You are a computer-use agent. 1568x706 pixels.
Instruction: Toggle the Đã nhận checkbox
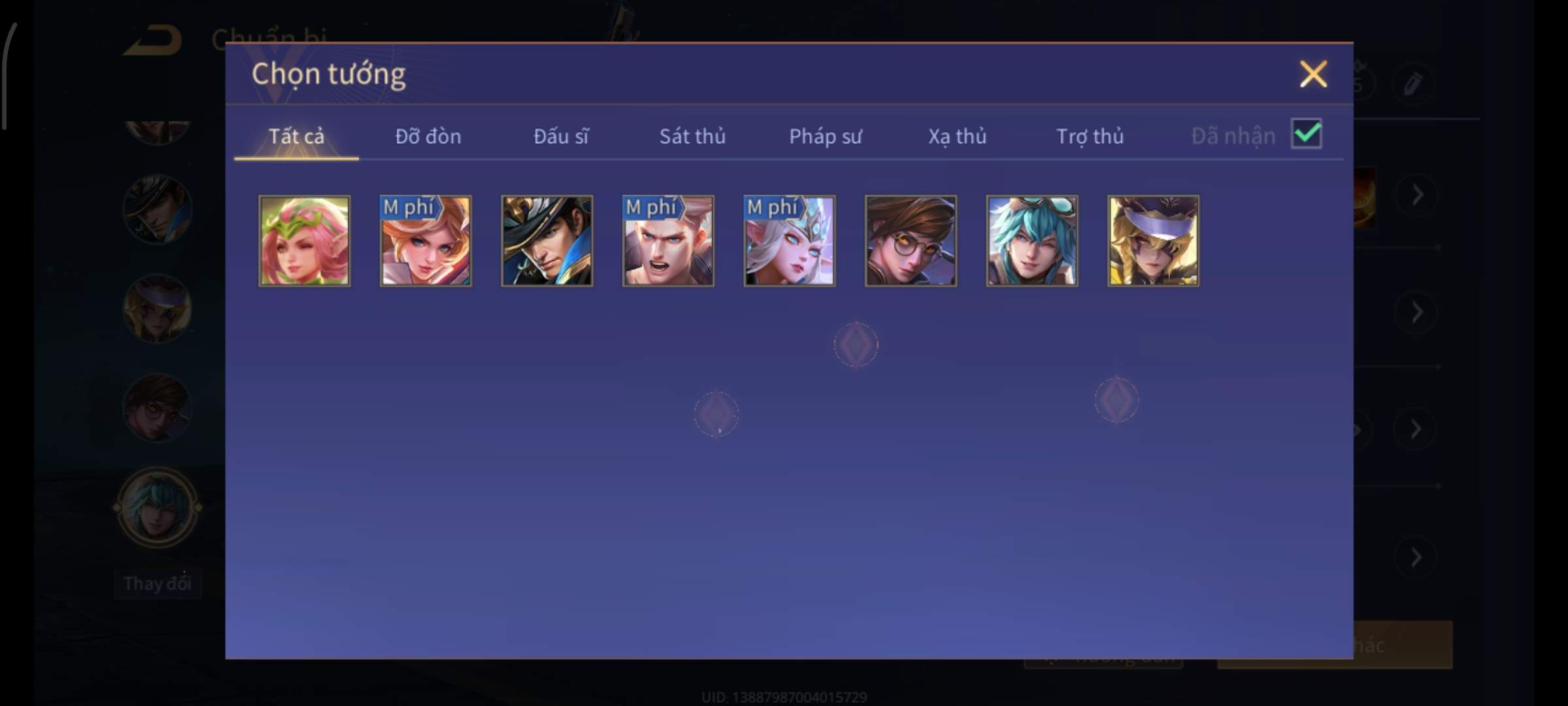[1306, 134]
